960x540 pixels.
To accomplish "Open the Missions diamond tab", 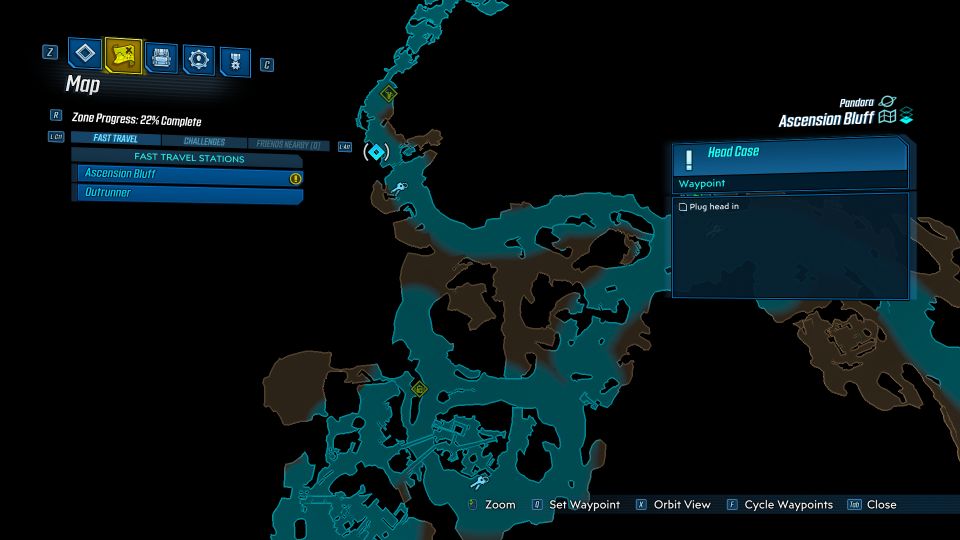I will [84, 54].
